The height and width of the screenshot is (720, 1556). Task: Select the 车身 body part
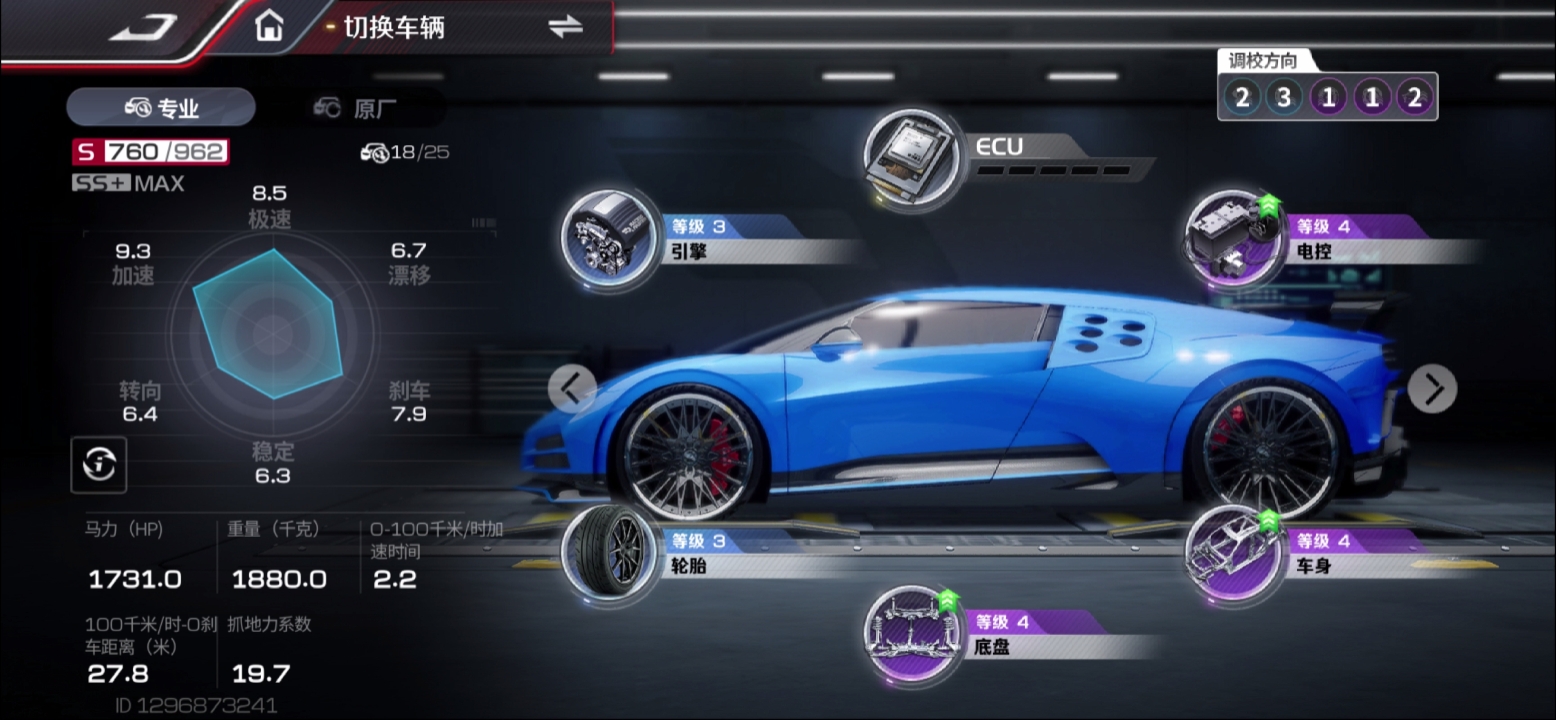tap(1231, 553)
